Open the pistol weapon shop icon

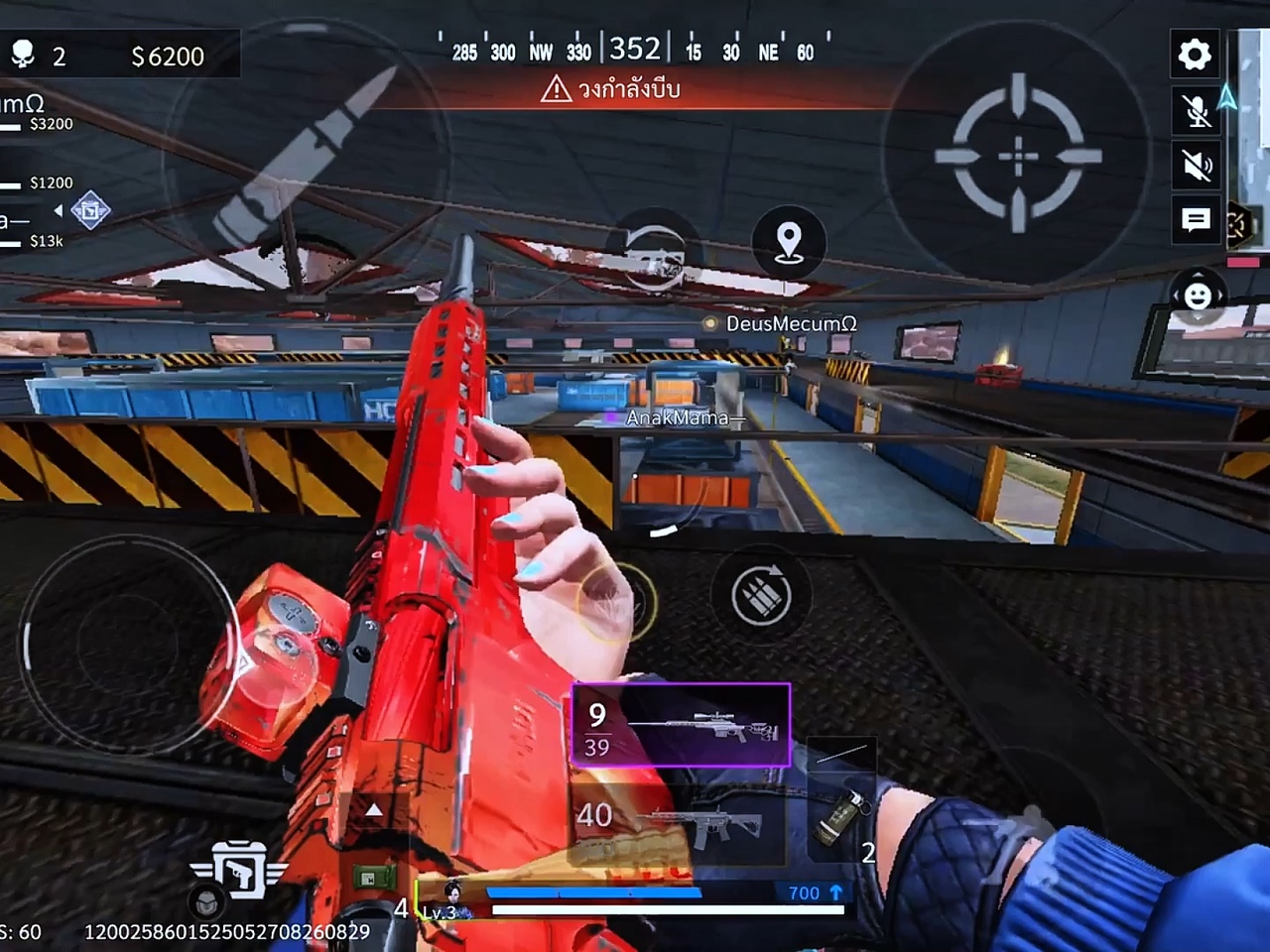(x=240, y=869)
